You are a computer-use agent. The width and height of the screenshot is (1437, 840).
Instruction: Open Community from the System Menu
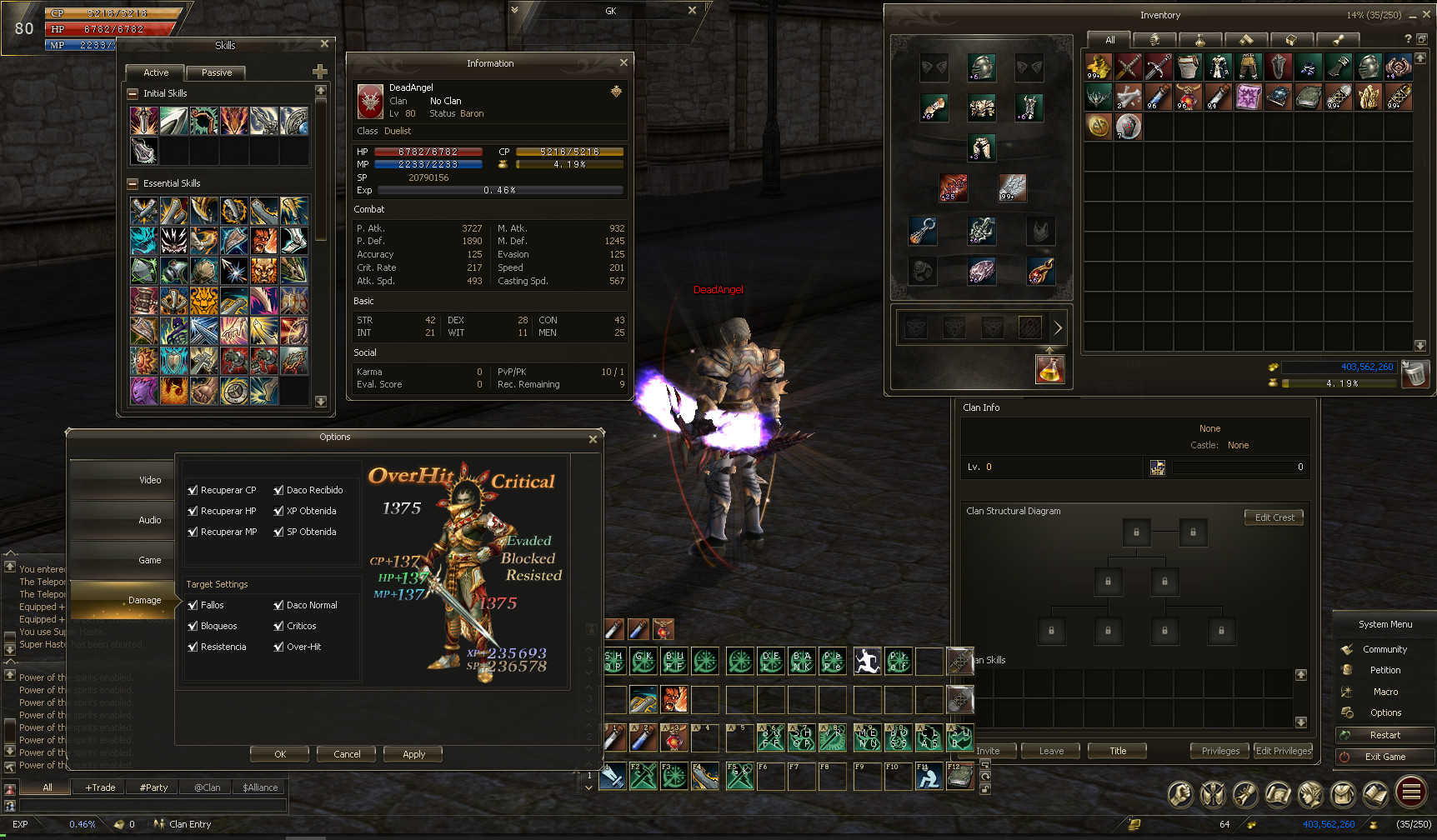1384,649
